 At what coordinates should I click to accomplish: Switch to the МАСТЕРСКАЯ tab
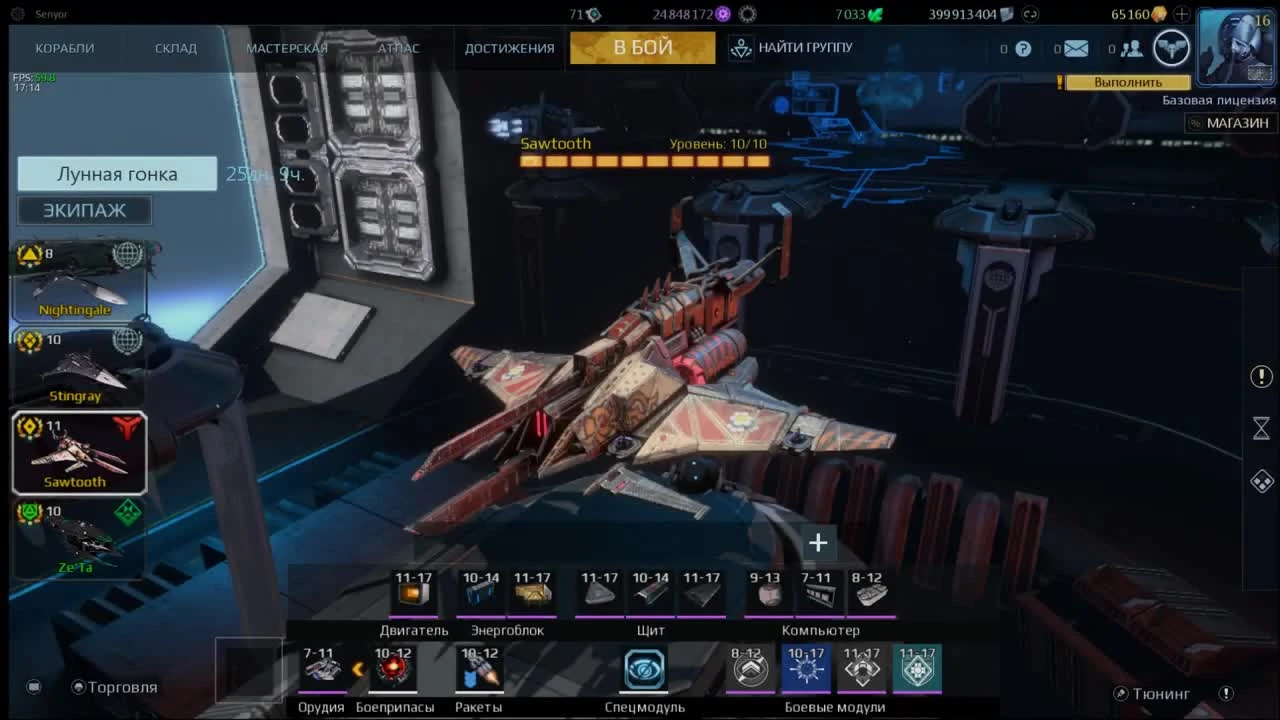[287, 47]
